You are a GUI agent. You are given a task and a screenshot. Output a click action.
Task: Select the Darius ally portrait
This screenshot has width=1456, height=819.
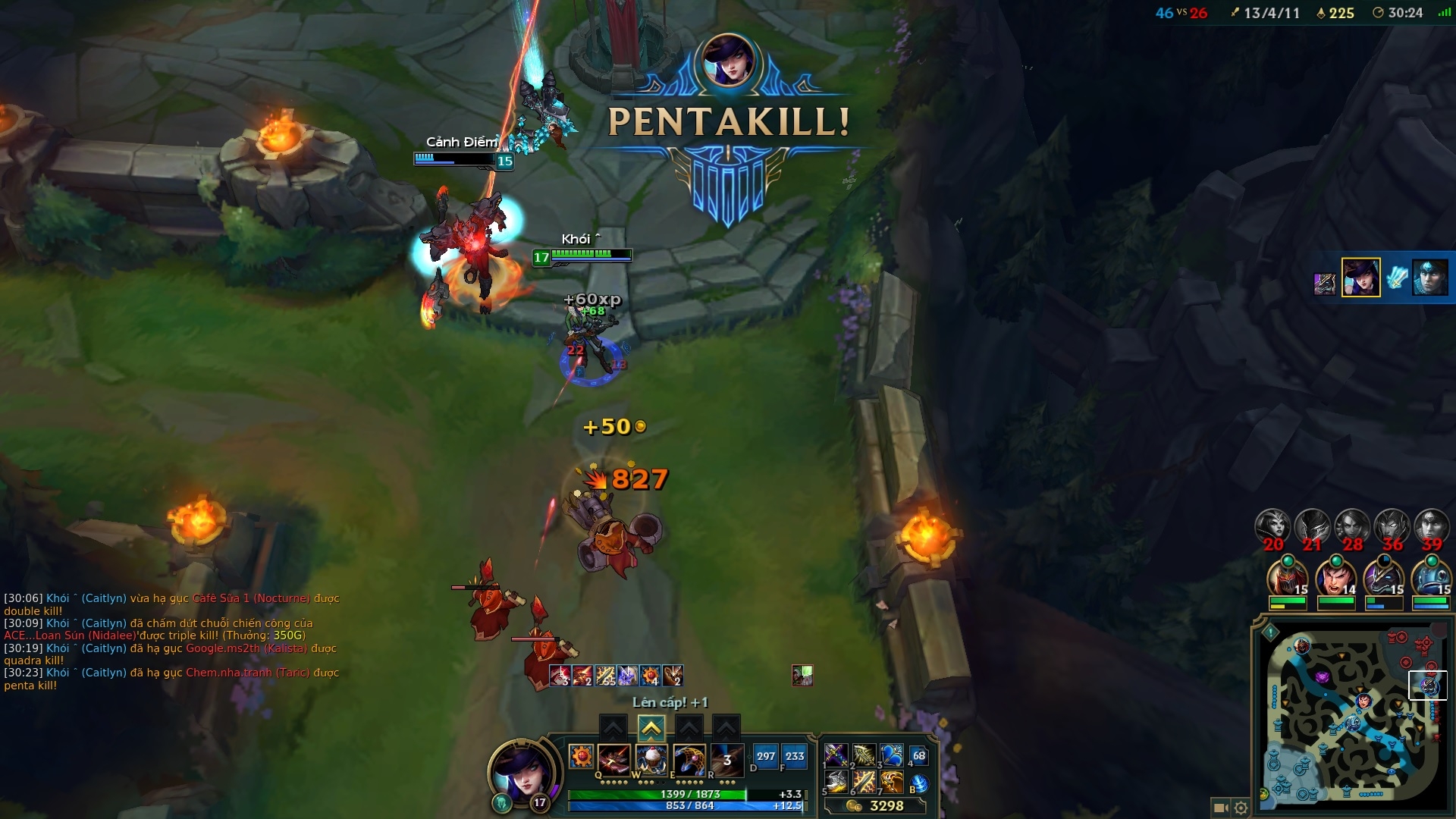tap(1335, 578)
